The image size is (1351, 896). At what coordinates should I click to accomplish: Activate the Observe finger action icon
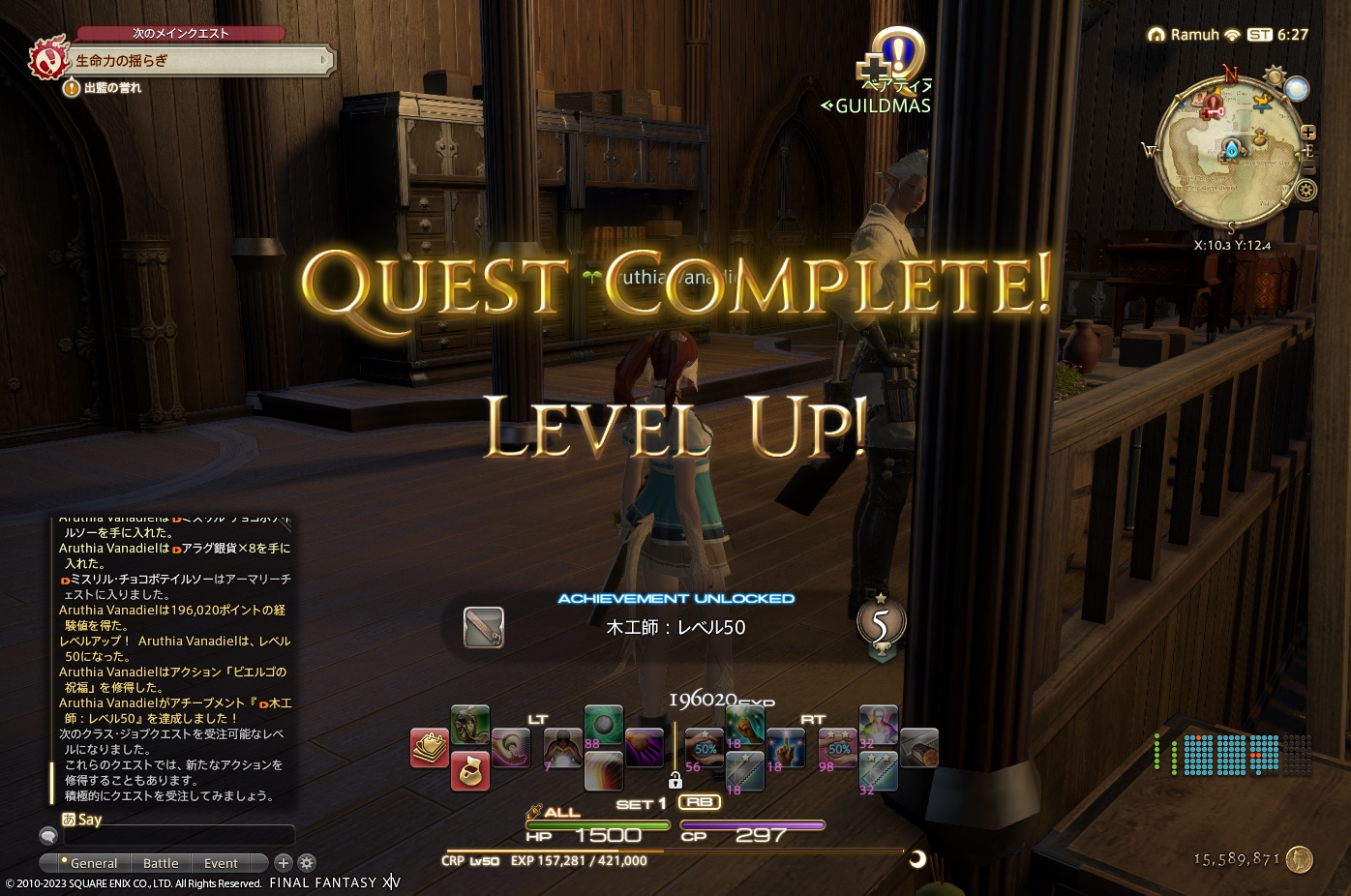tap(785, 747)
